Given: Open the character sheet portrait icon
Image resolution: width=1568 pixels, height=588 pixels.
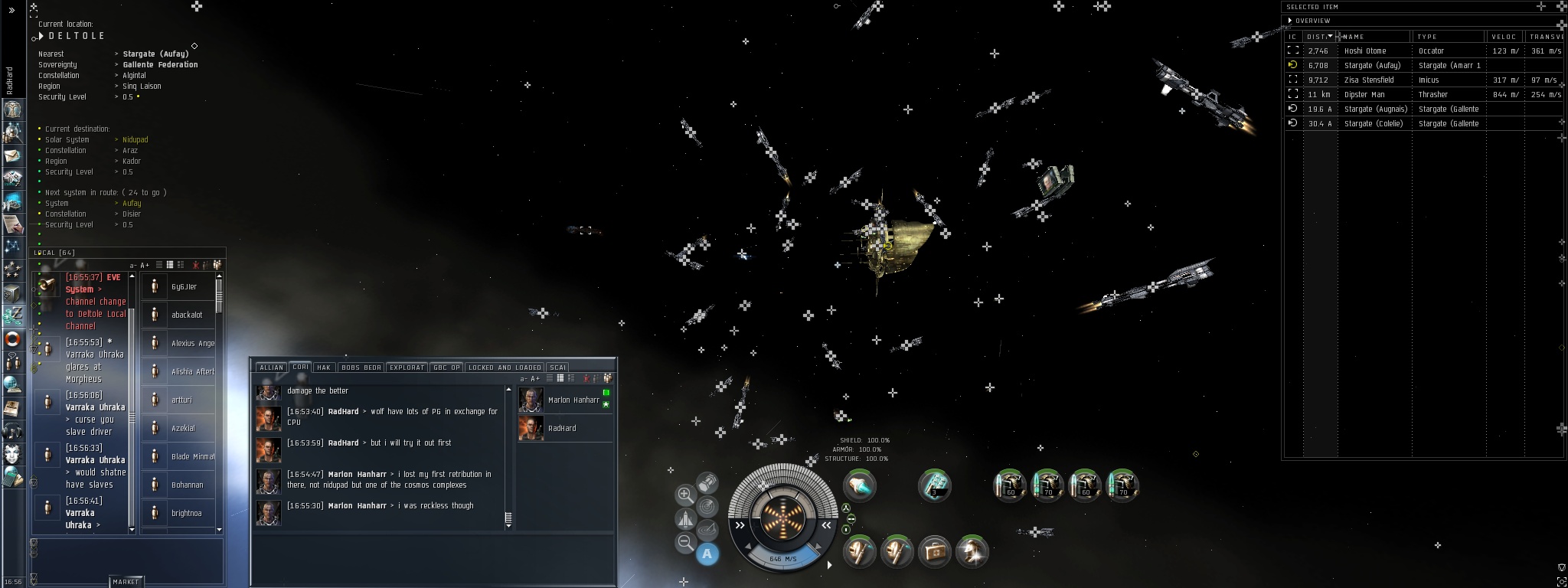Looking at the screenshot, I should [13, 109].
